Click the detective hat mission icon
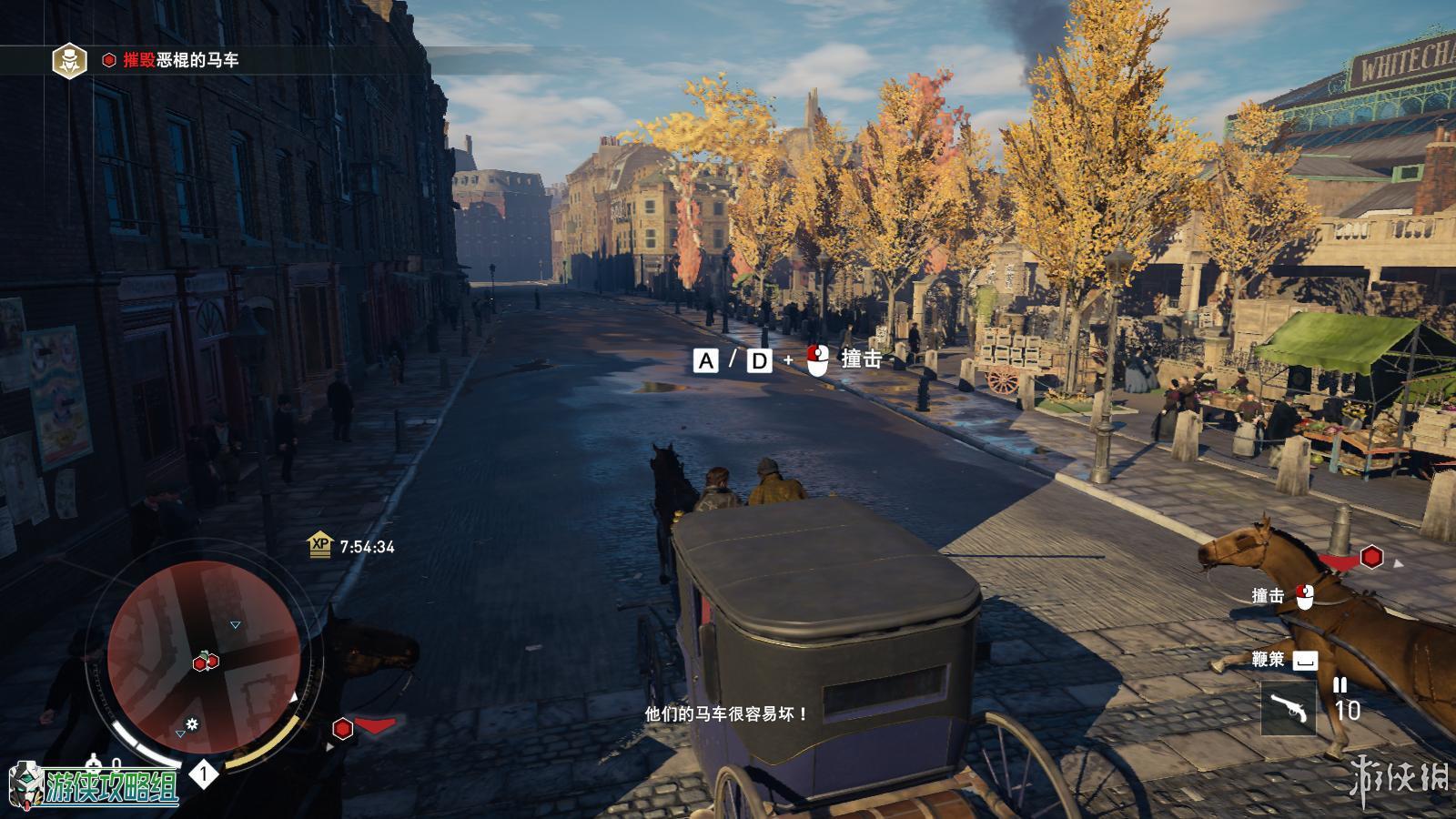Image resolution: width=1456 pixels, height=819 pixels. 67,60
